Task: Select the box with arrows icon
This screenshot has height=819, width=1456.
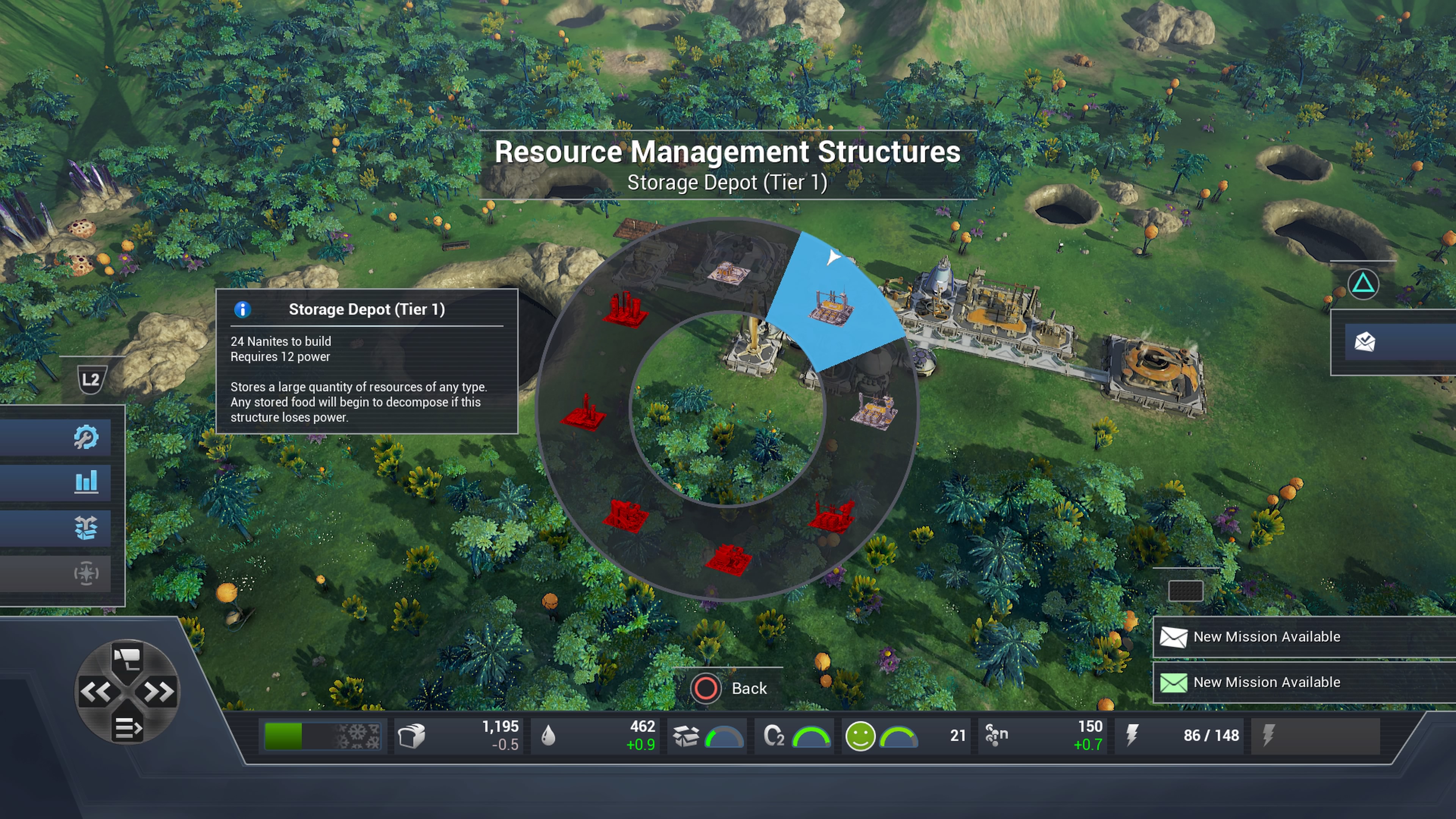Action: click(x=85, y=528)
